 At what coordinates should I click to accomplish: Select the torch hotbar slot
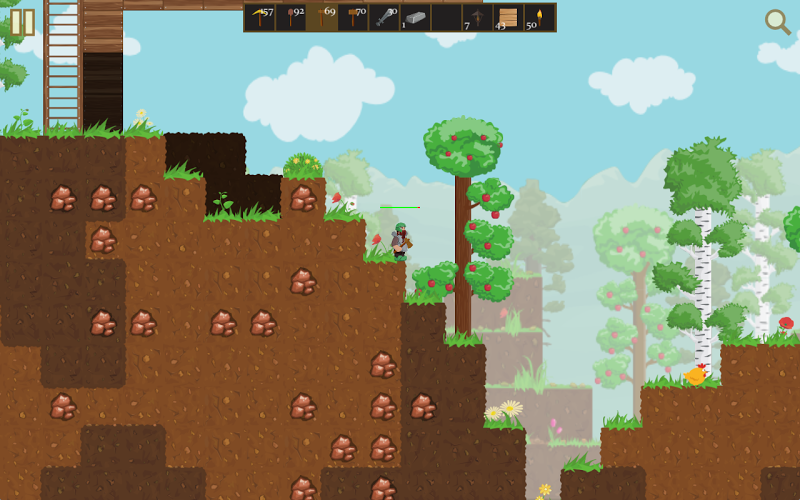(x=539, y=17)
